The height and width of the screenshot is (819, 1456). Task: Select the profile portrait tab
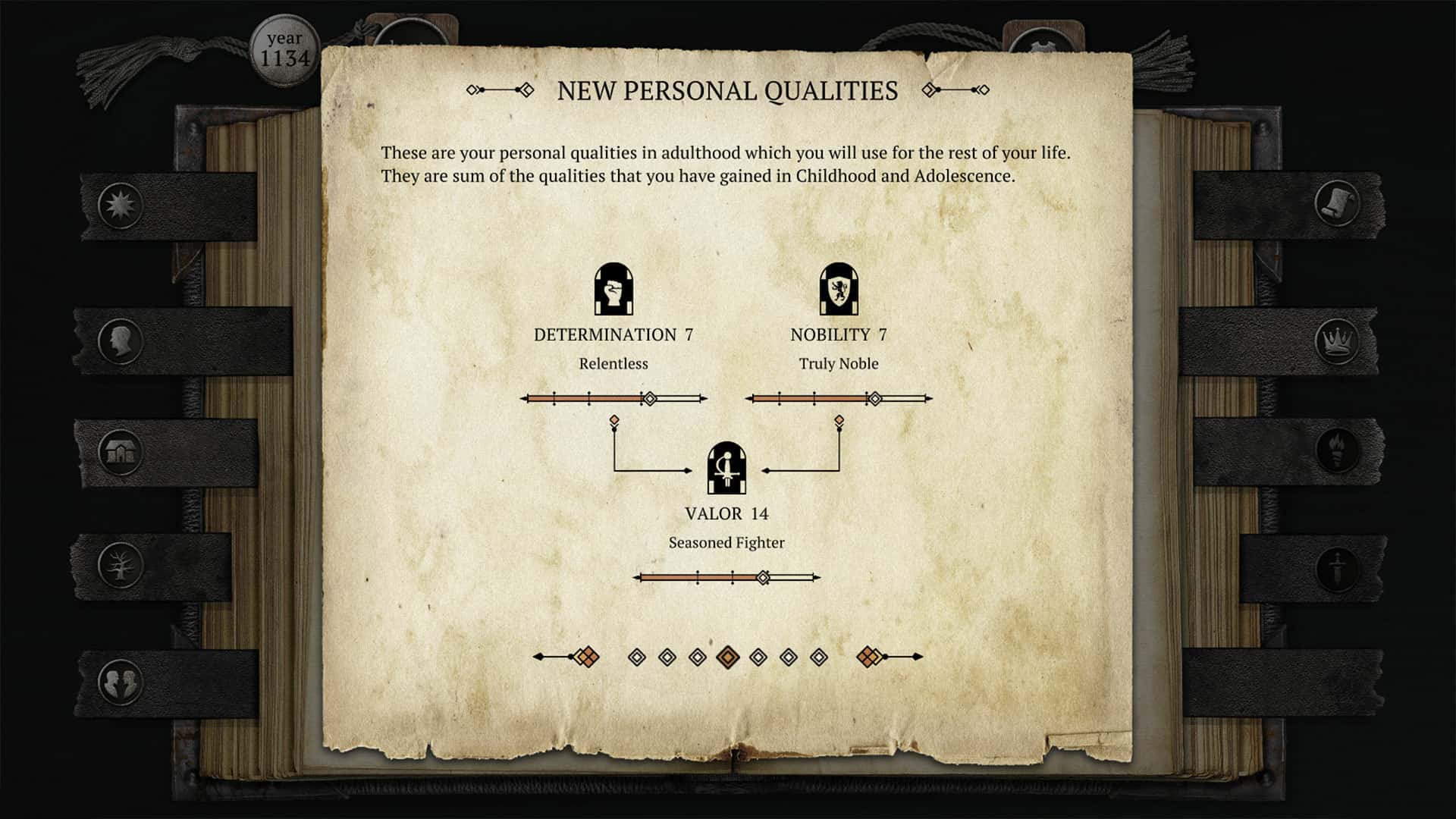tap(121, 341)
